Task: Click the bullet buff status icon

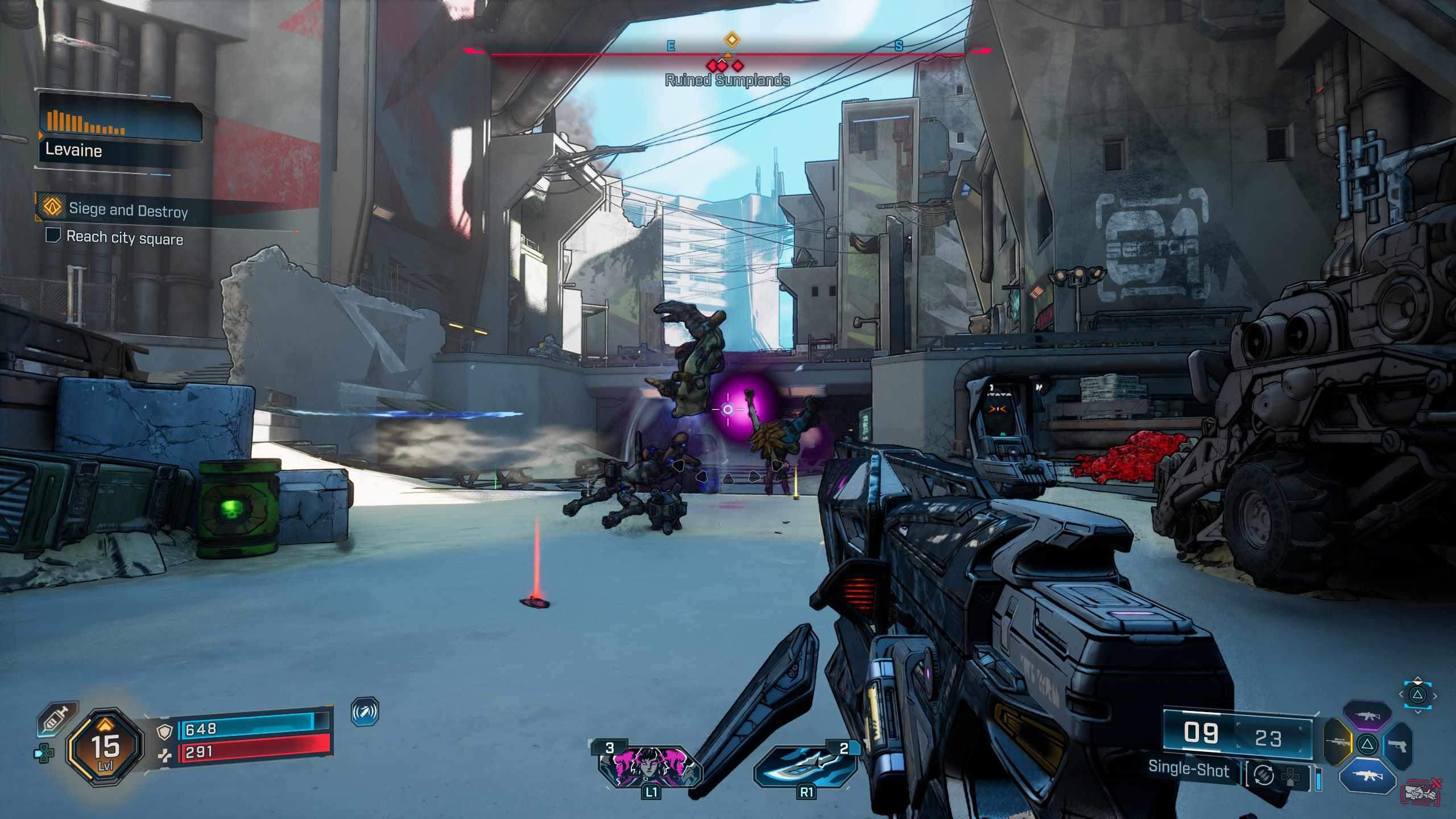Action: point(365,712)
